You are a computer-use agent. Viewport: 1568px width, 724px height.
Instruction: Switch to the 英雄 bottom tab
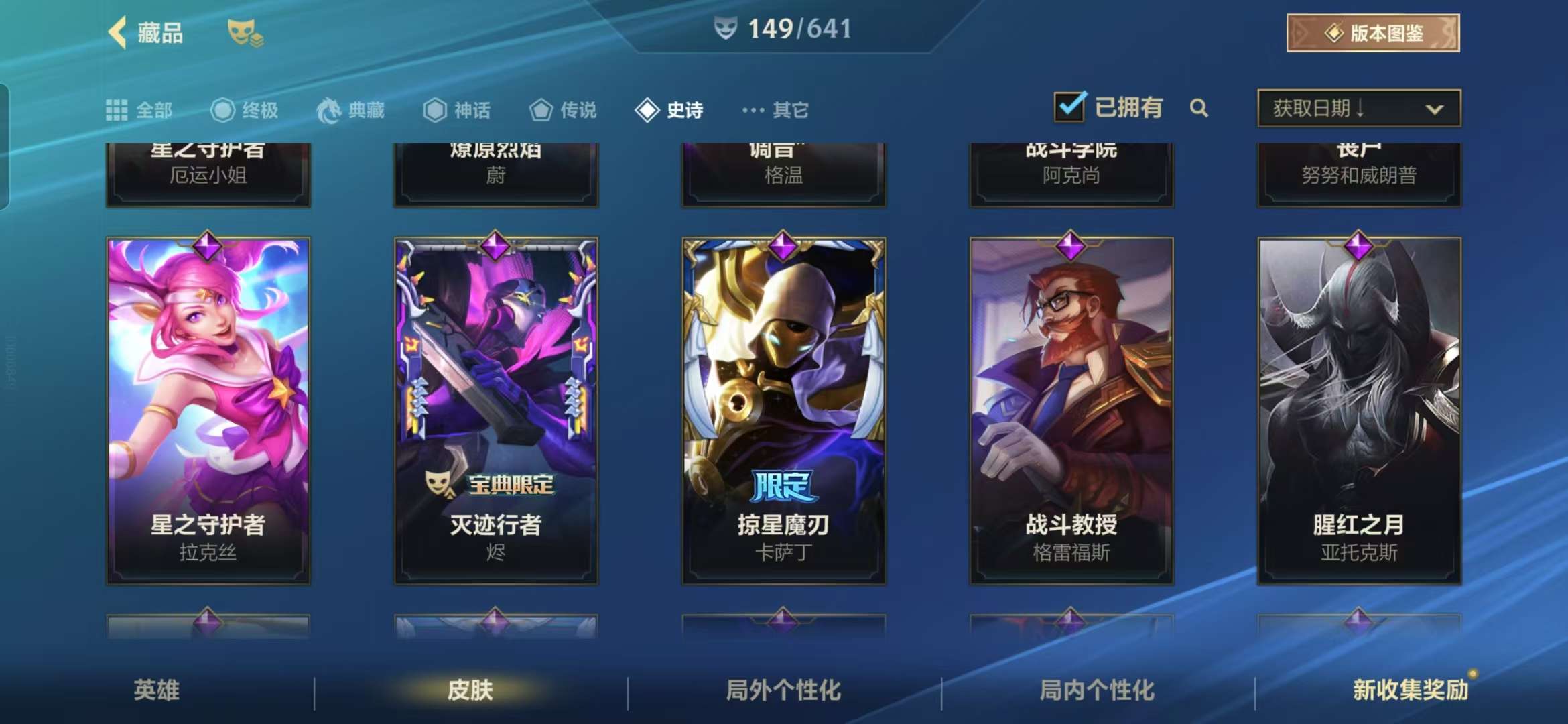157,690
